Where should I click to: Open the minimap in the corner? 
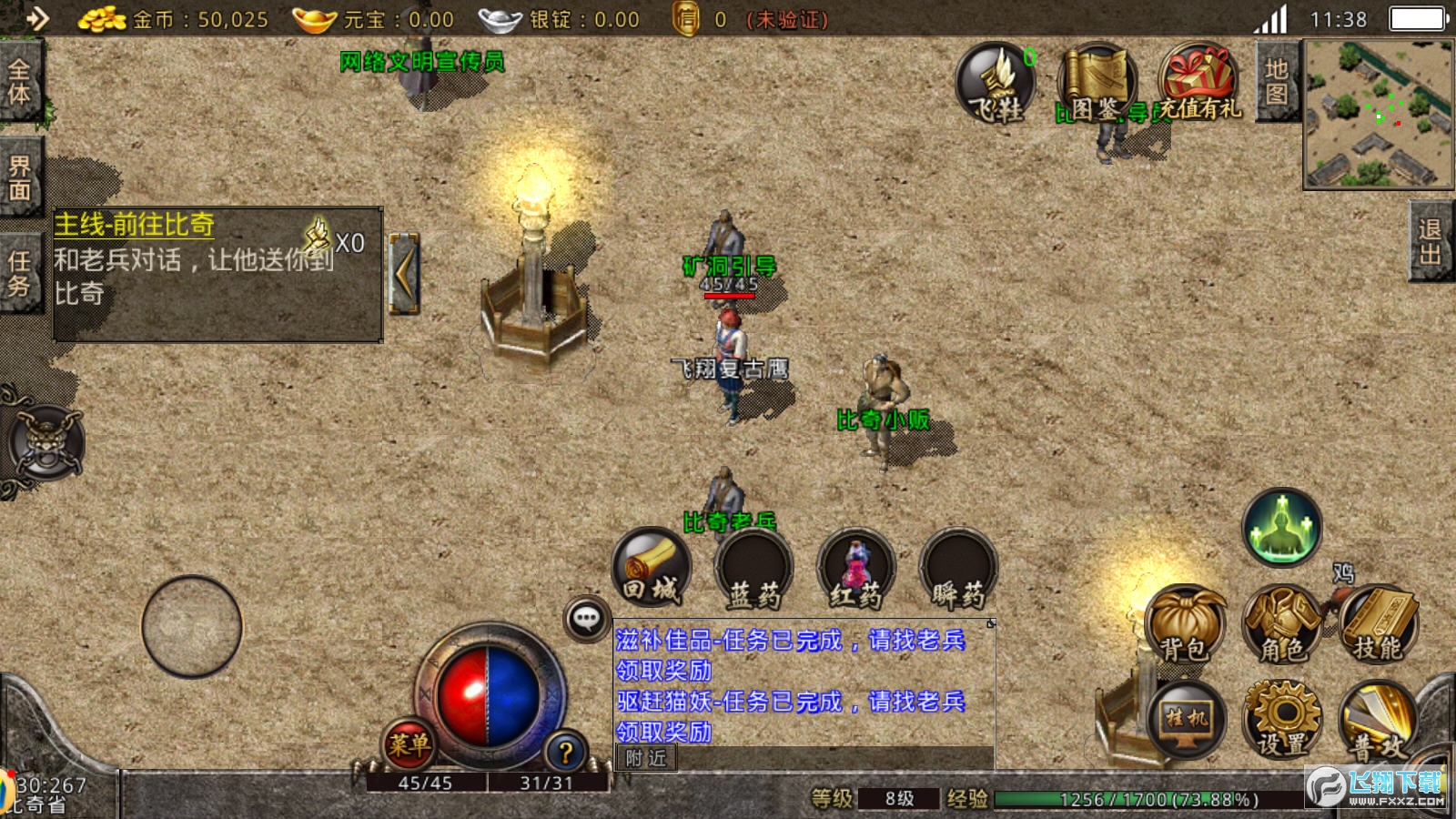click(x=1378, y=114)
